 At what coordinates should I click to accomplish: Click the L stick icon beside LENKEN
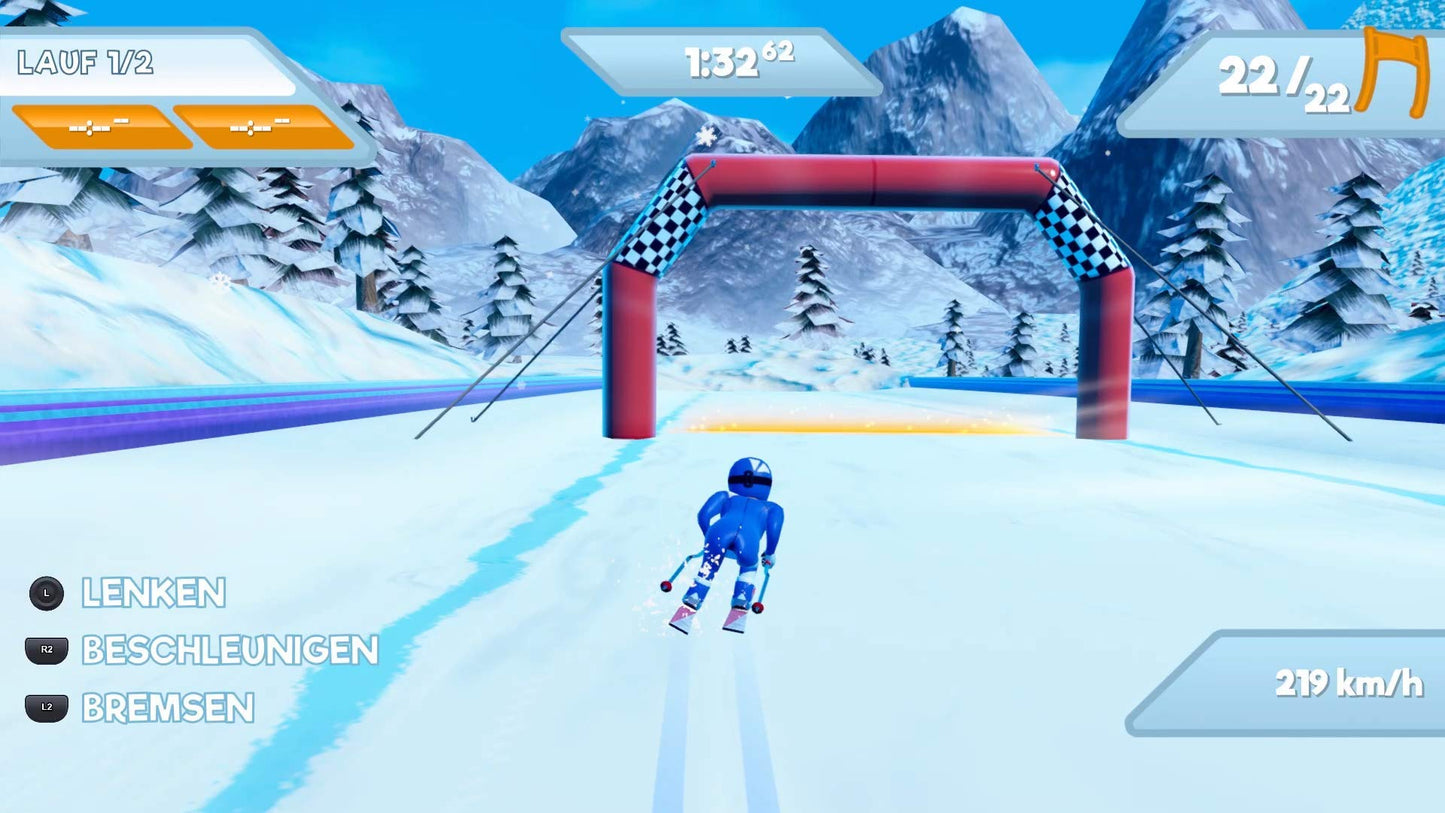47,594
